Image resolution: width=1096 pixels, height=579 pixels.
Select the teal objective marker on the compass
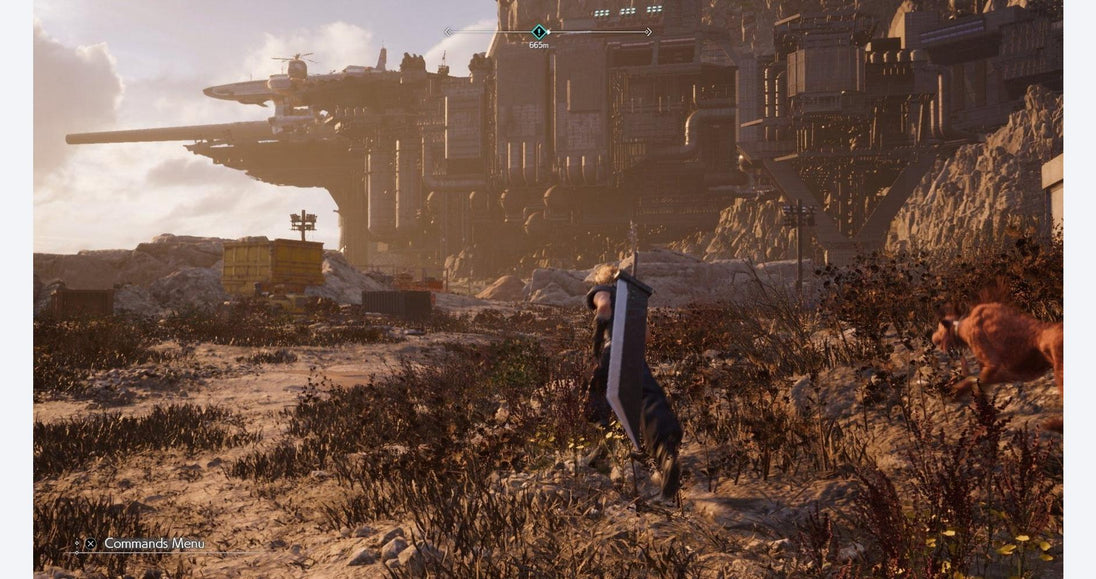tap(539, 32)
